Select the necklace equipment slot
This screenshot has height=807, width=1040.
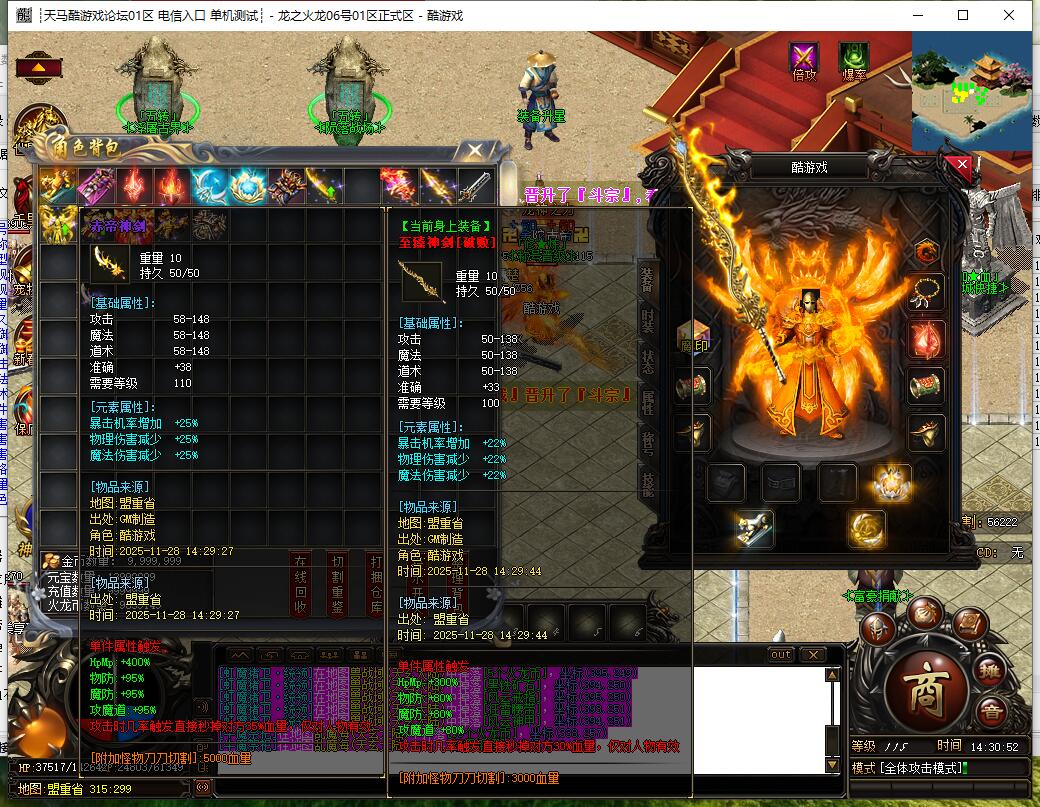pyautogui.click(x=927, y=293)
